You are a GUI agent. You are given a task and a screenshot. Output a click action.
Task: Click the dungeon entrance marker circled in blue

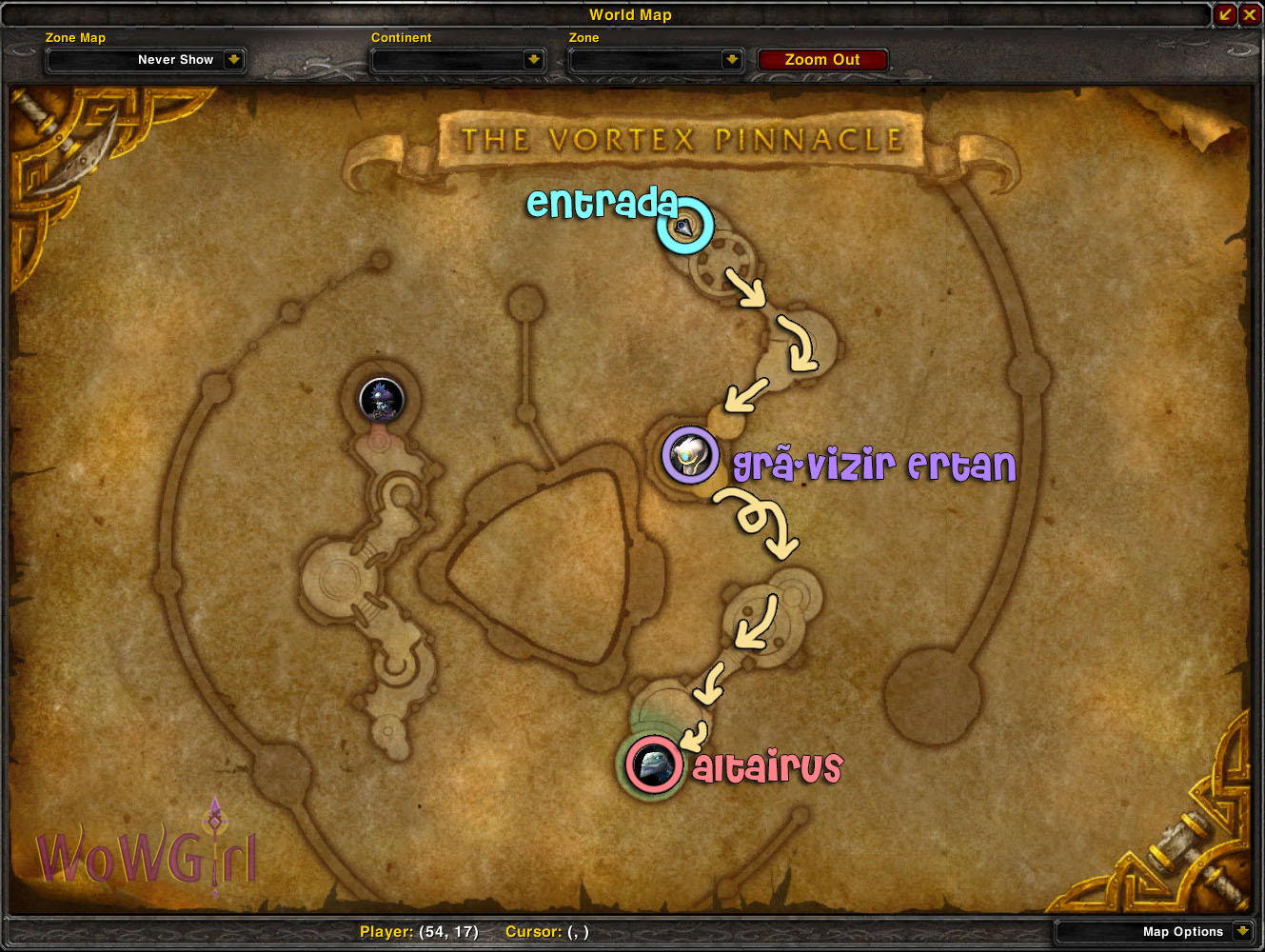click(684, 227)
